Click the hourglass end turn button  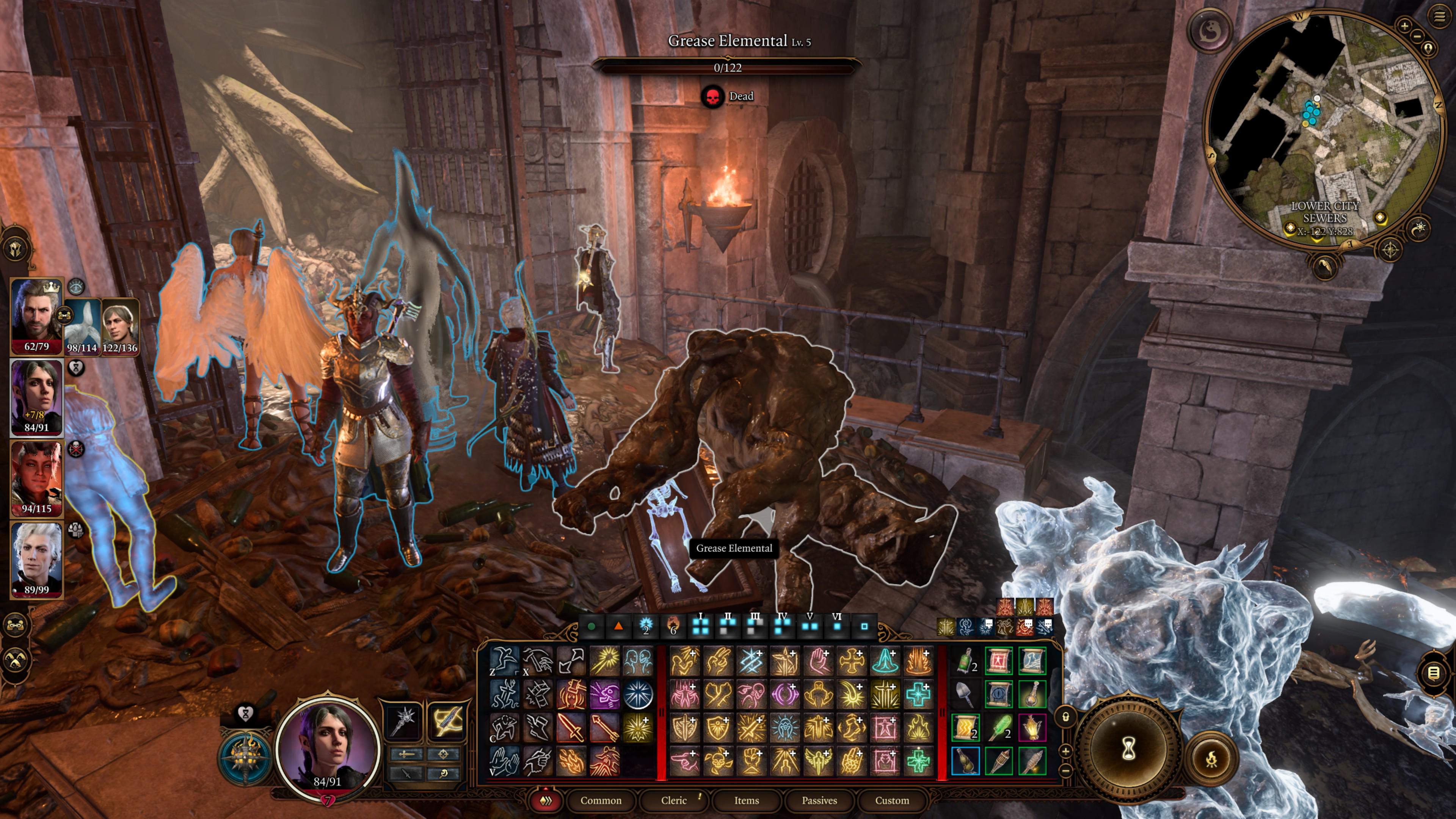[1128, 750]
